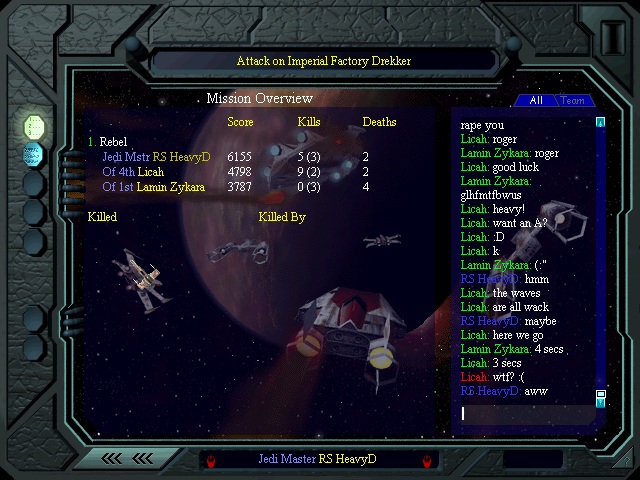Select Jedi Mstr RS HeavyD player row
The image size is (640, 480).
point(156,157)
